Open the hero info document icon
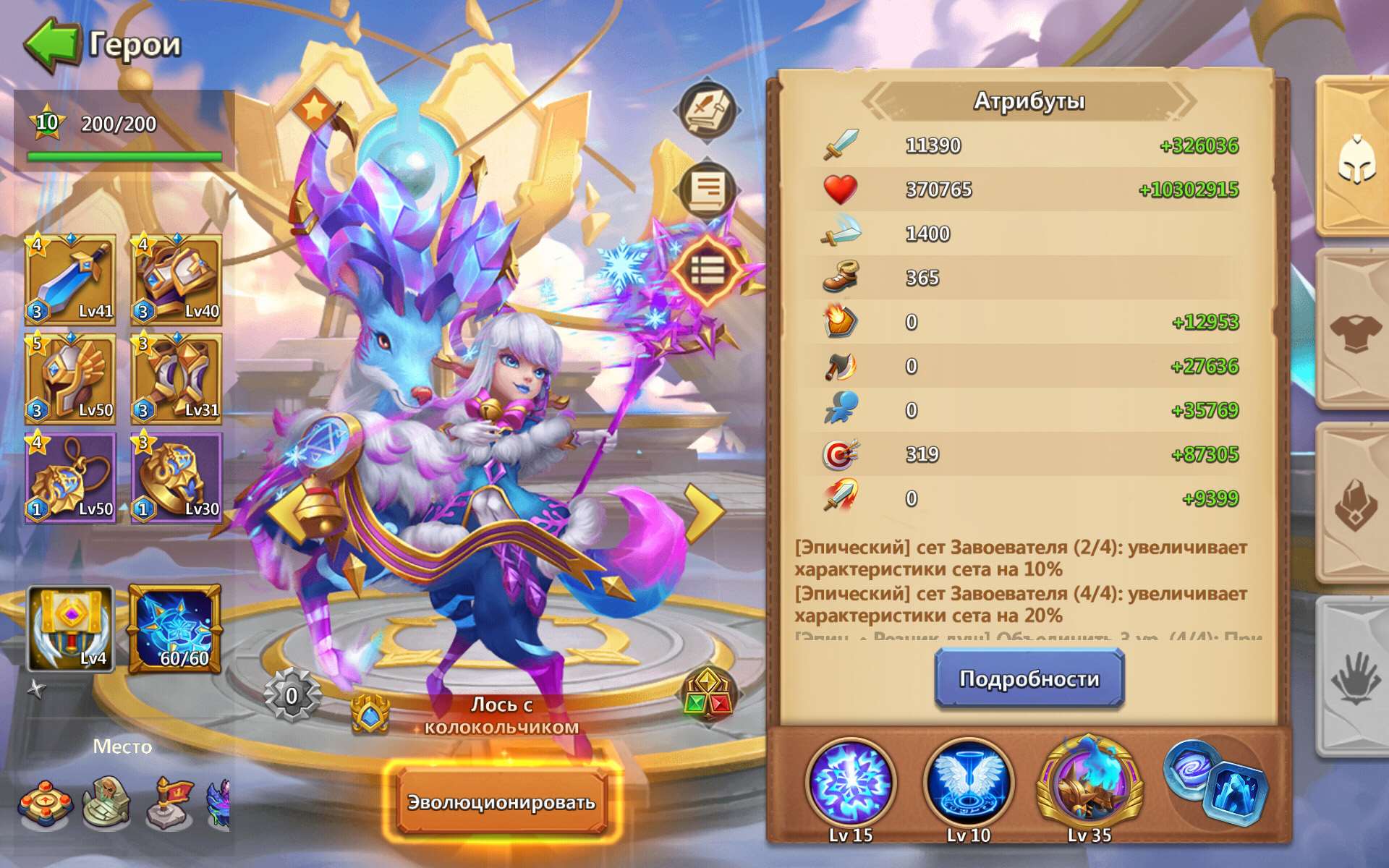Image resolution: width=1389 pixels, height=868 pixels. 707,190
